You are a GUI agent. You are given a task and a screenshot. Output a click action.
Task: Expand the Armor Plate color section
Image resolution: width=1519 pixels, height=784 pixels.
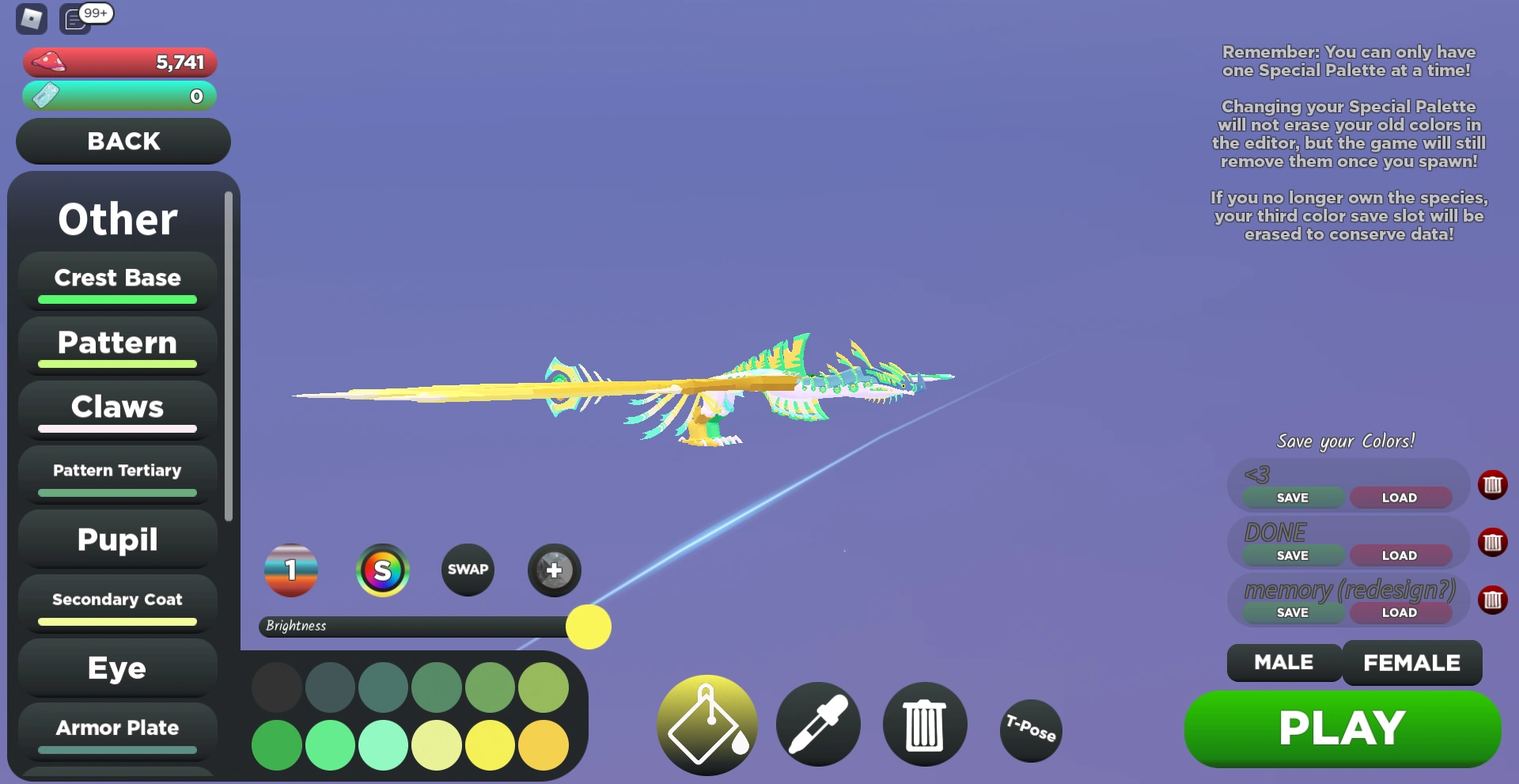(116, 728)
